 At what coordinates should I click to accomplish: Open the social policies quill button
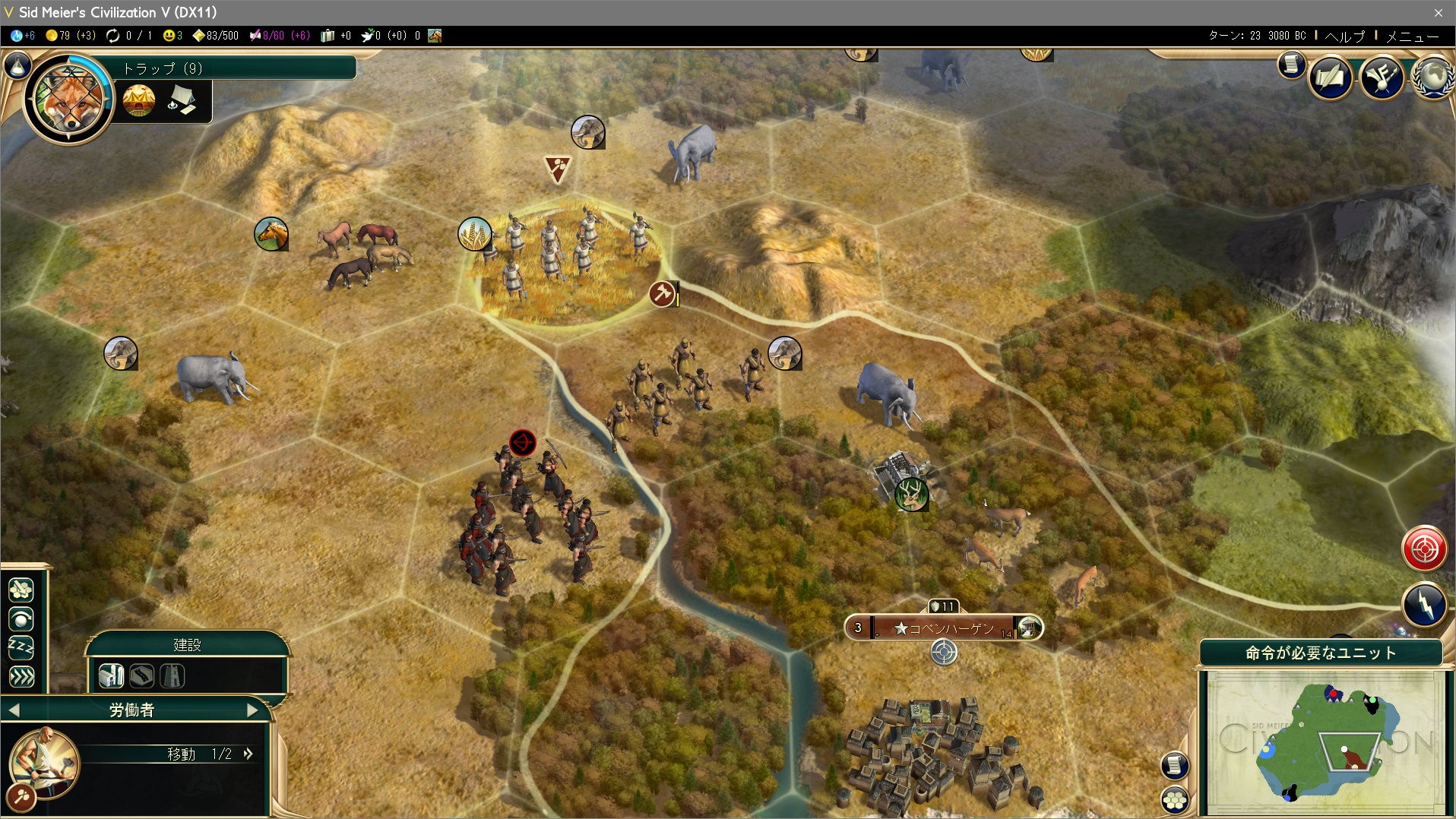point(1330,77)
